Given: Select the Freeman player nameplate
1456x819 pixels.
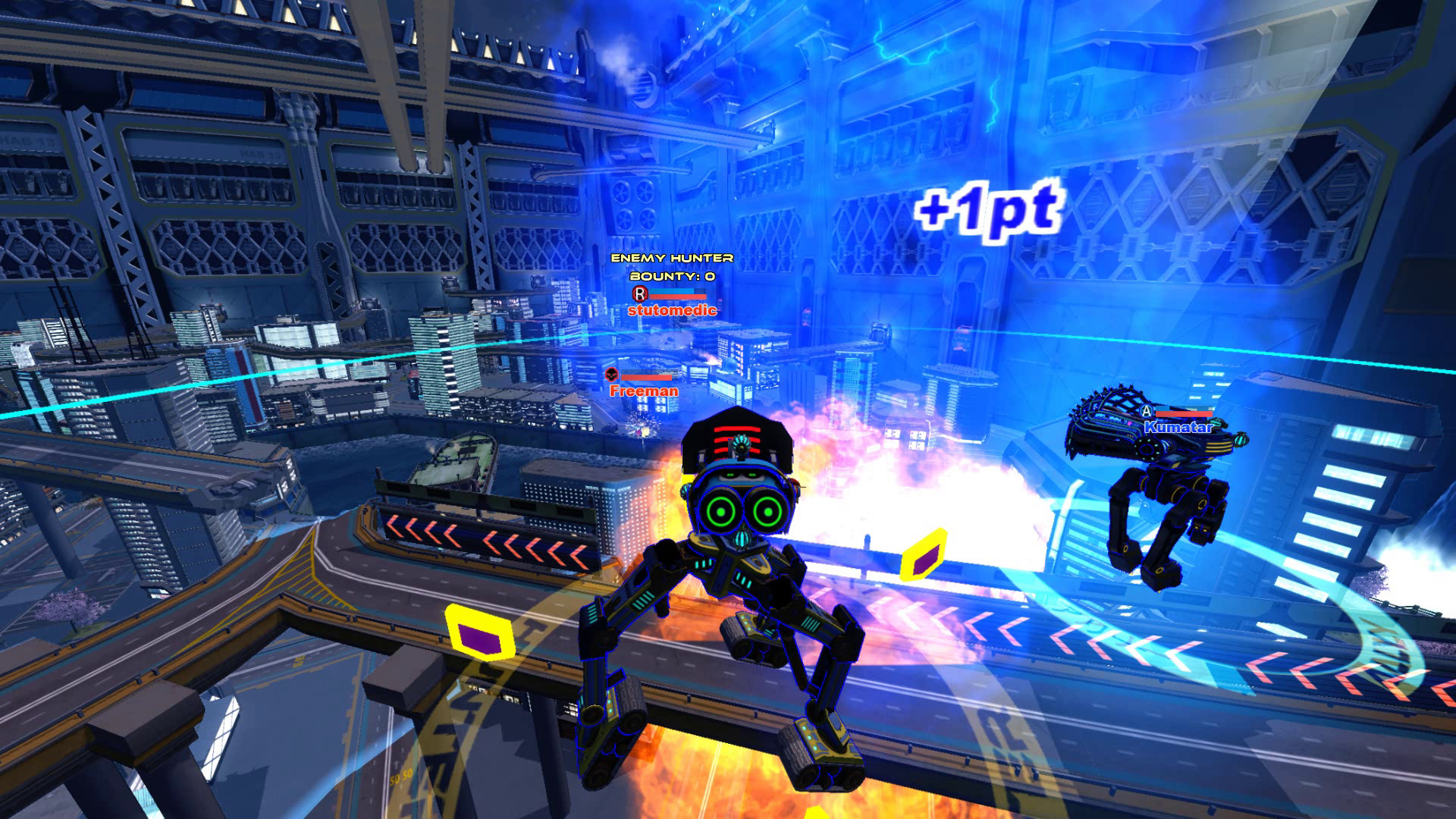Looking at the screenshot, I should point(643,392).
